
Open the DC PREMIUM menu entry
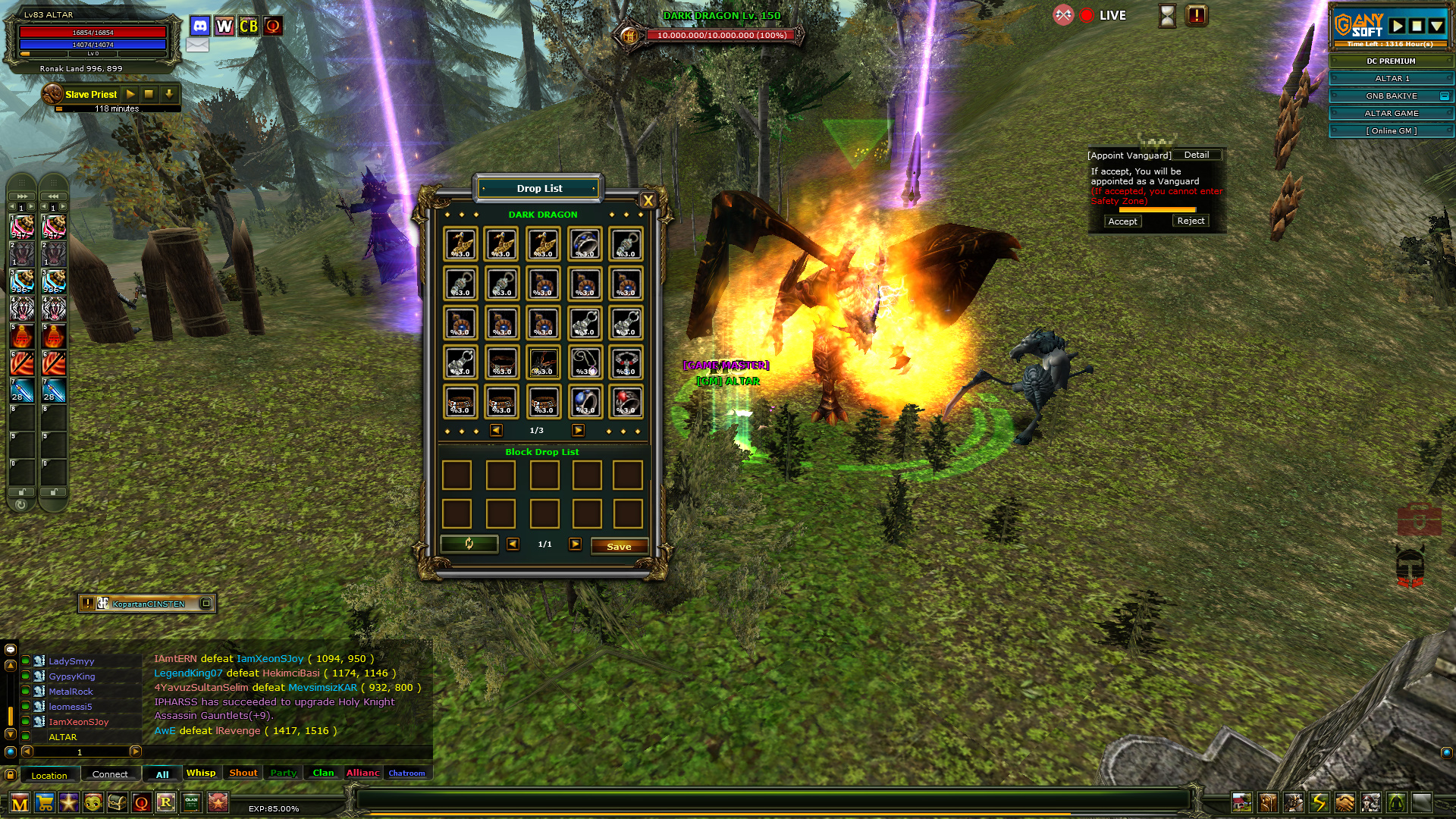point(1391,61)
